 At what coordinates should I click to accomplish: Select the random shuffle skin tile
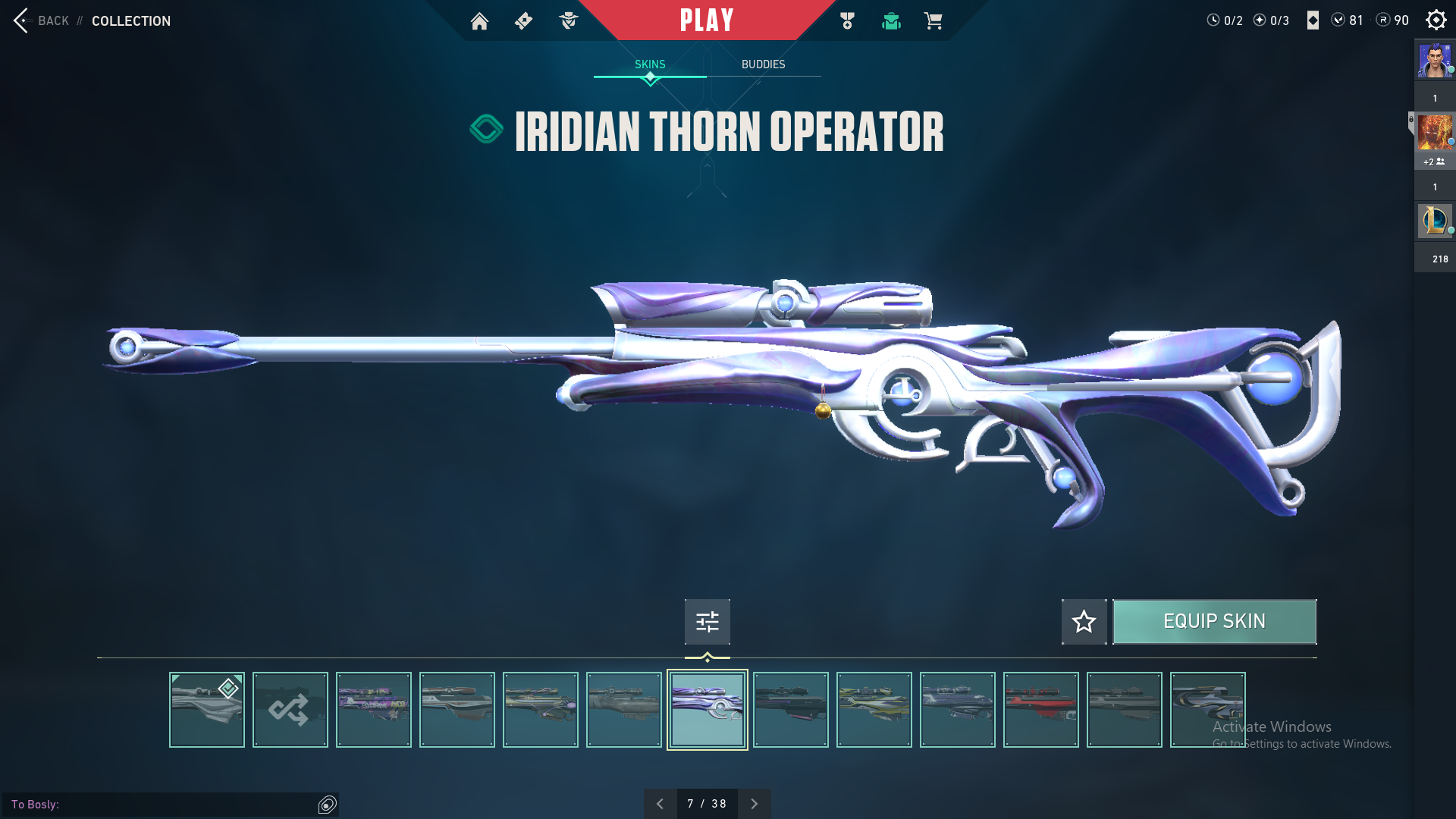pyautogui.click(x=290, y=710)
